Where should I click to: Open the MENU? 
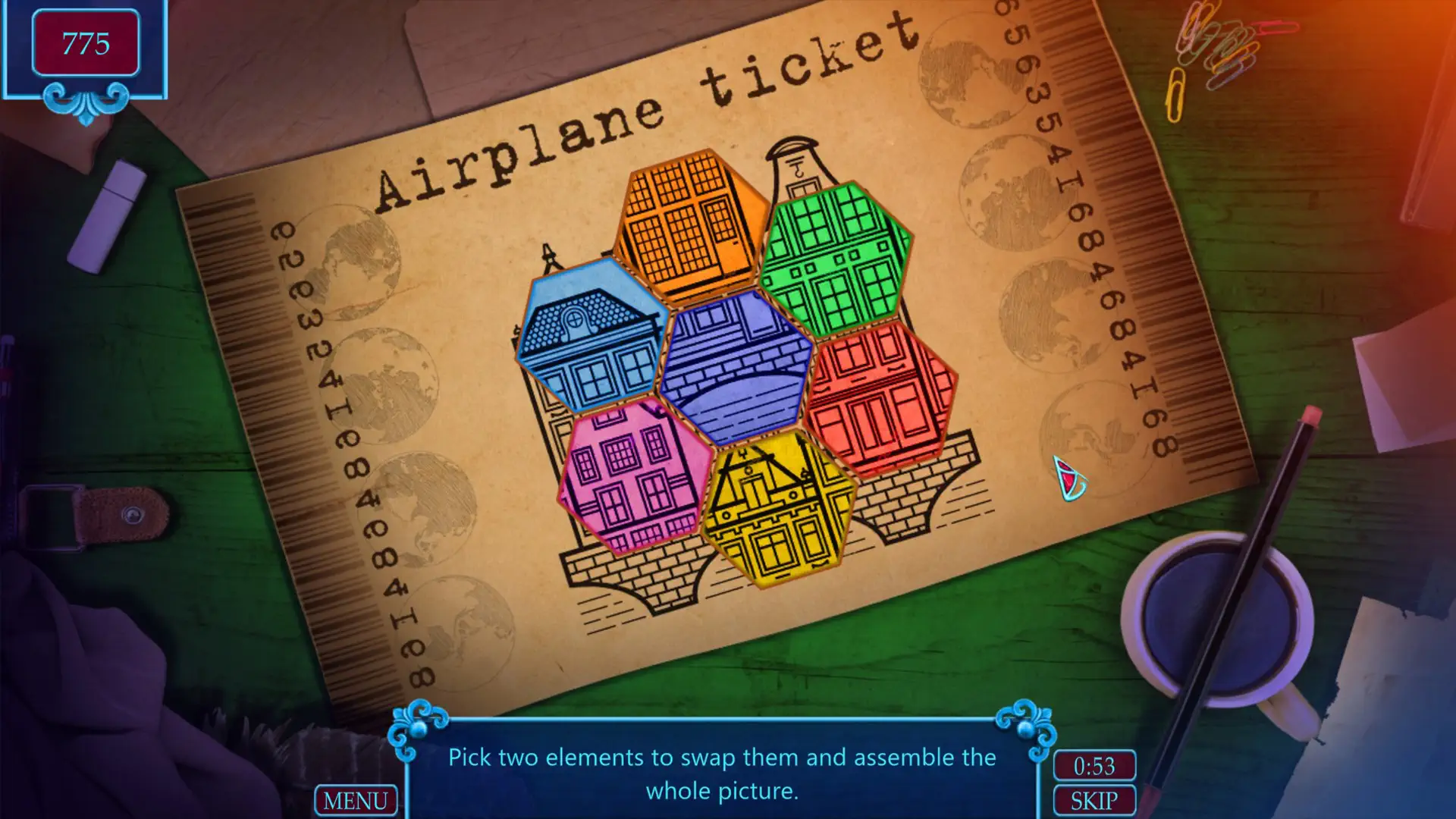click(357, 800)
